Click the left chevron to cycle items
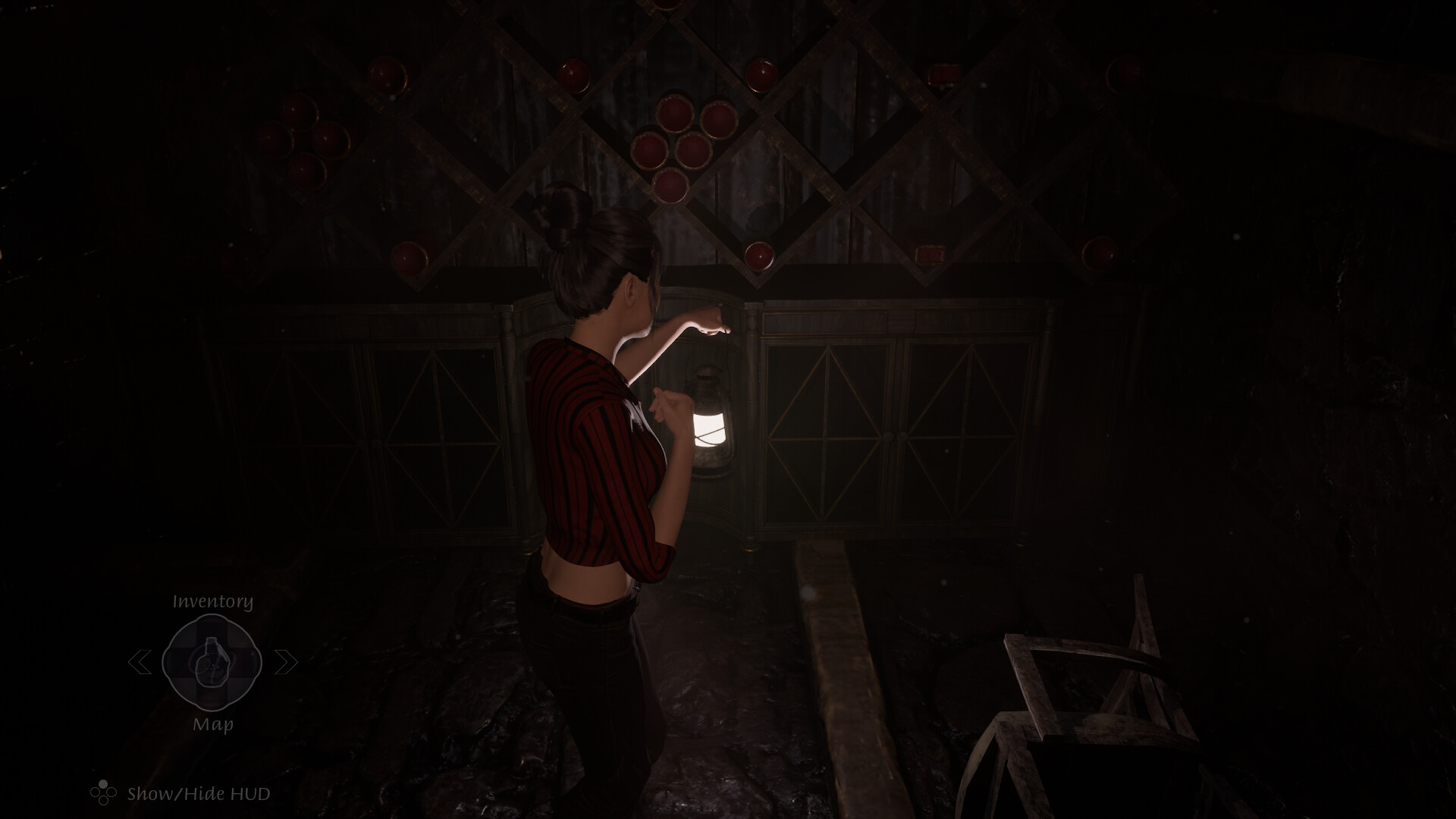 [140, 662]
